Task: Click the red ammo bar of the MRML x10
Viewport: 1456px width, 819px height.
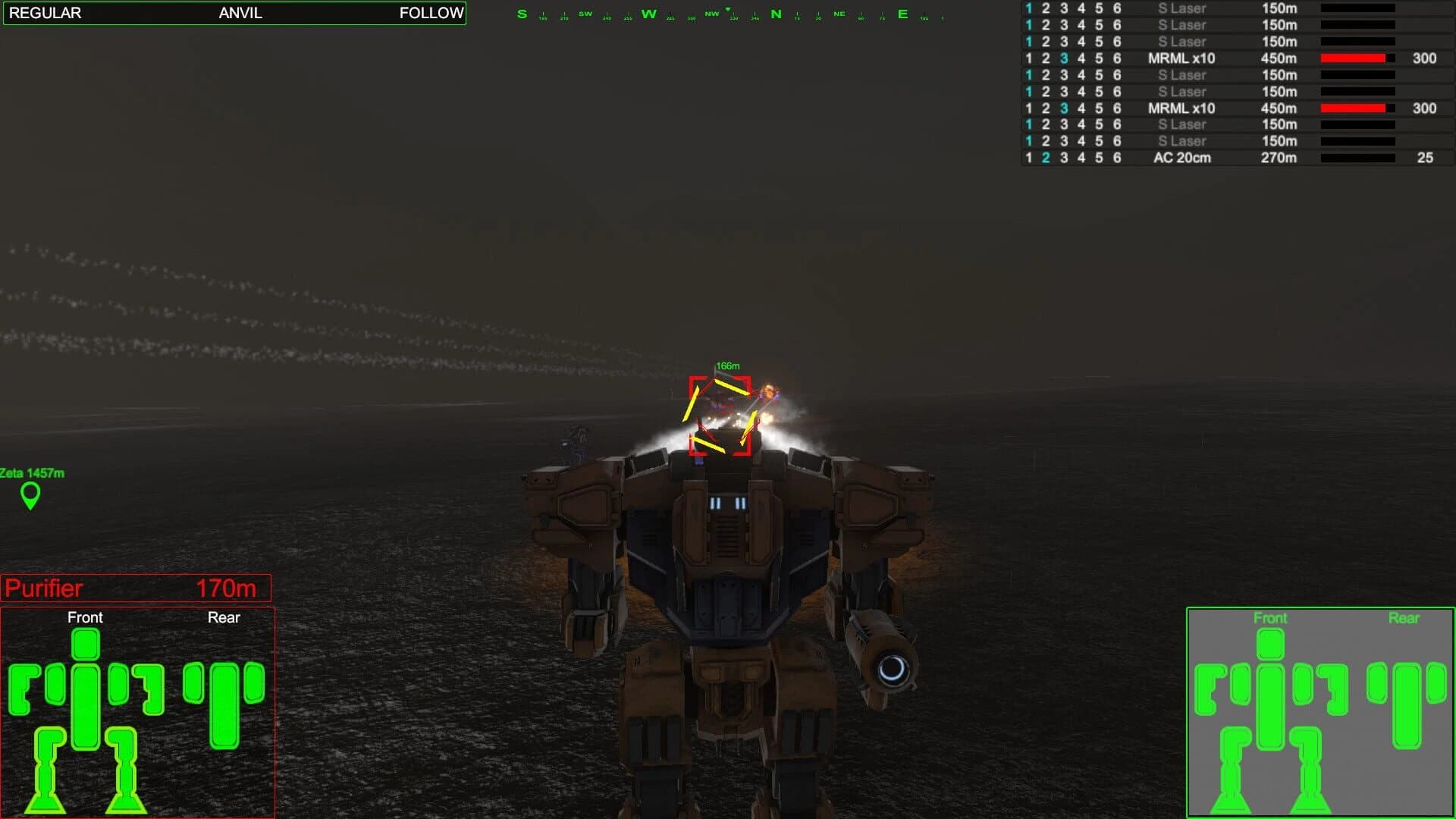Action: [x=1354, y=58]
